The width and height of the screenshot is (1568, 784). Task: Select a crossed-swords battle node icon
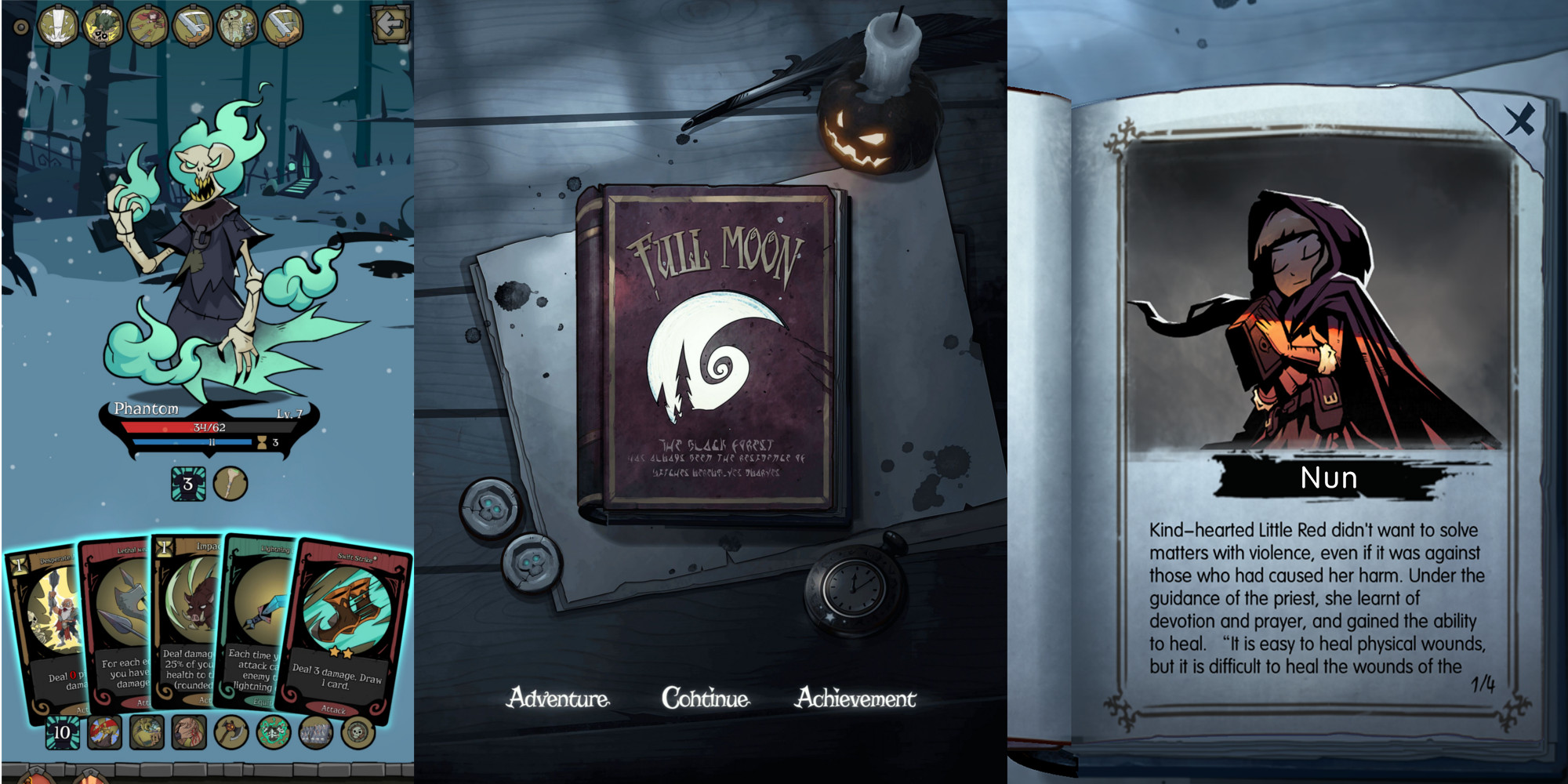(x=193, y=24)
